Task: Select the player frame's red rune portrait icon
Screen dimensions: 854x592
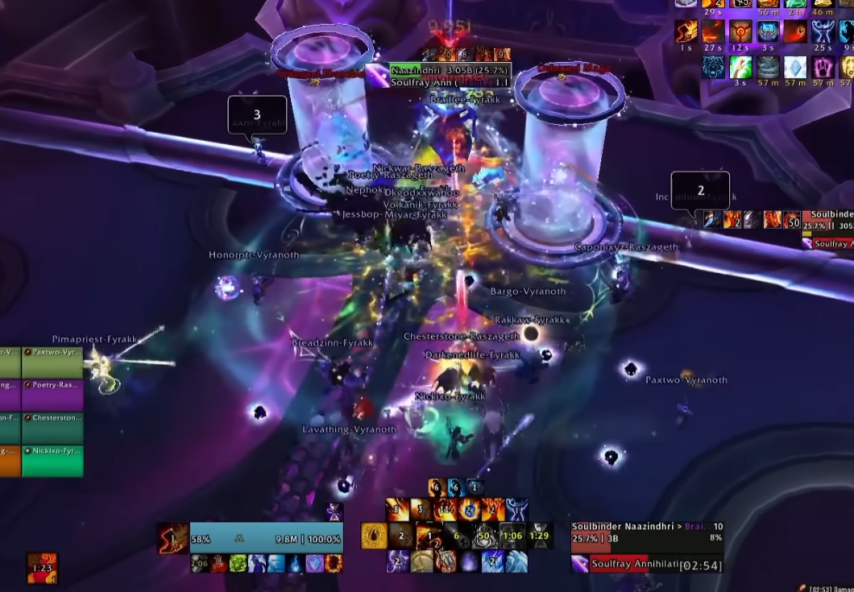Action: tap(173, 537)
